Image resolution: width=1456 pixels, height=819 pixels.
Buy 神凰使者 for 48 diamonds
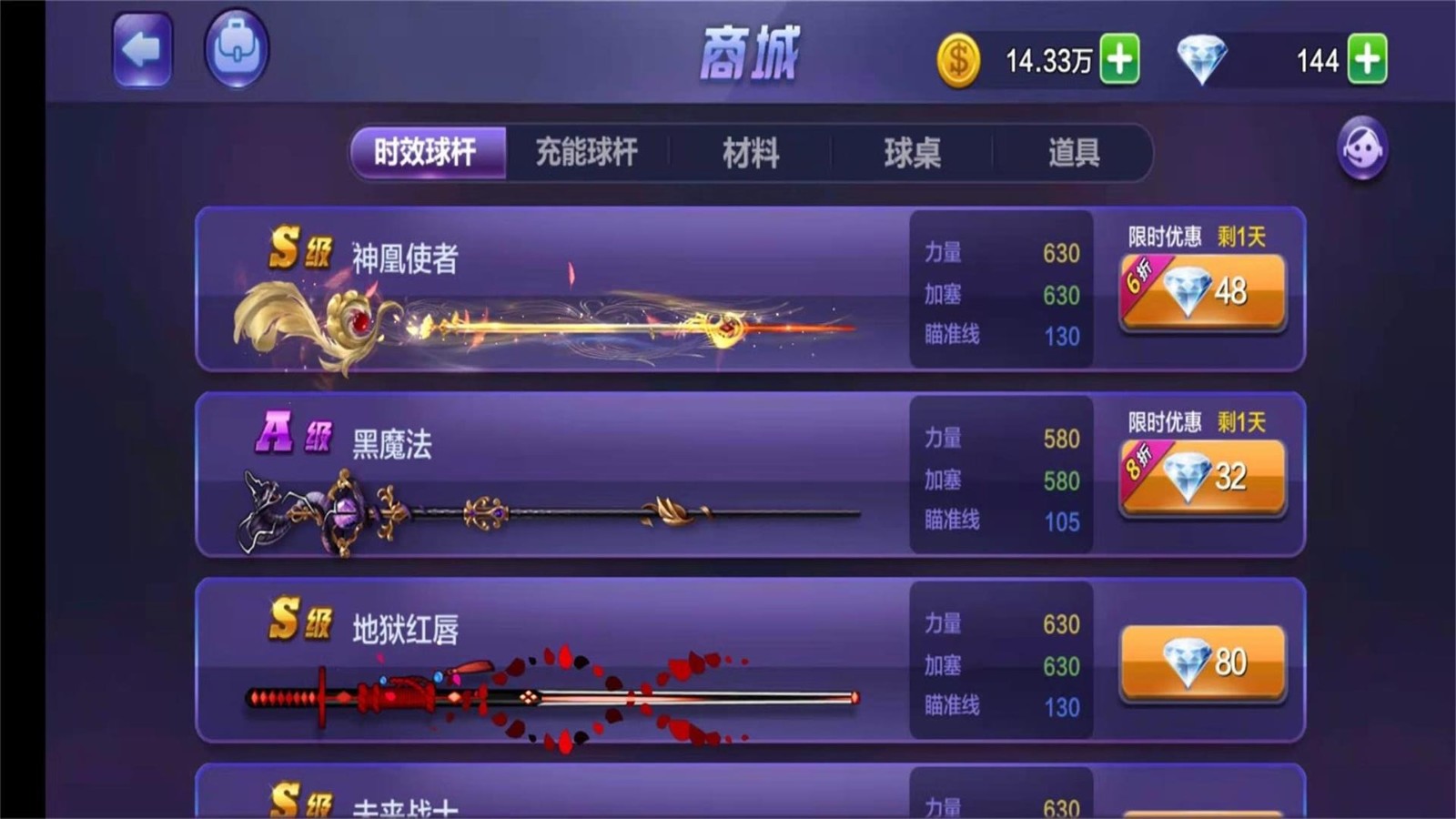(1203, 291)
